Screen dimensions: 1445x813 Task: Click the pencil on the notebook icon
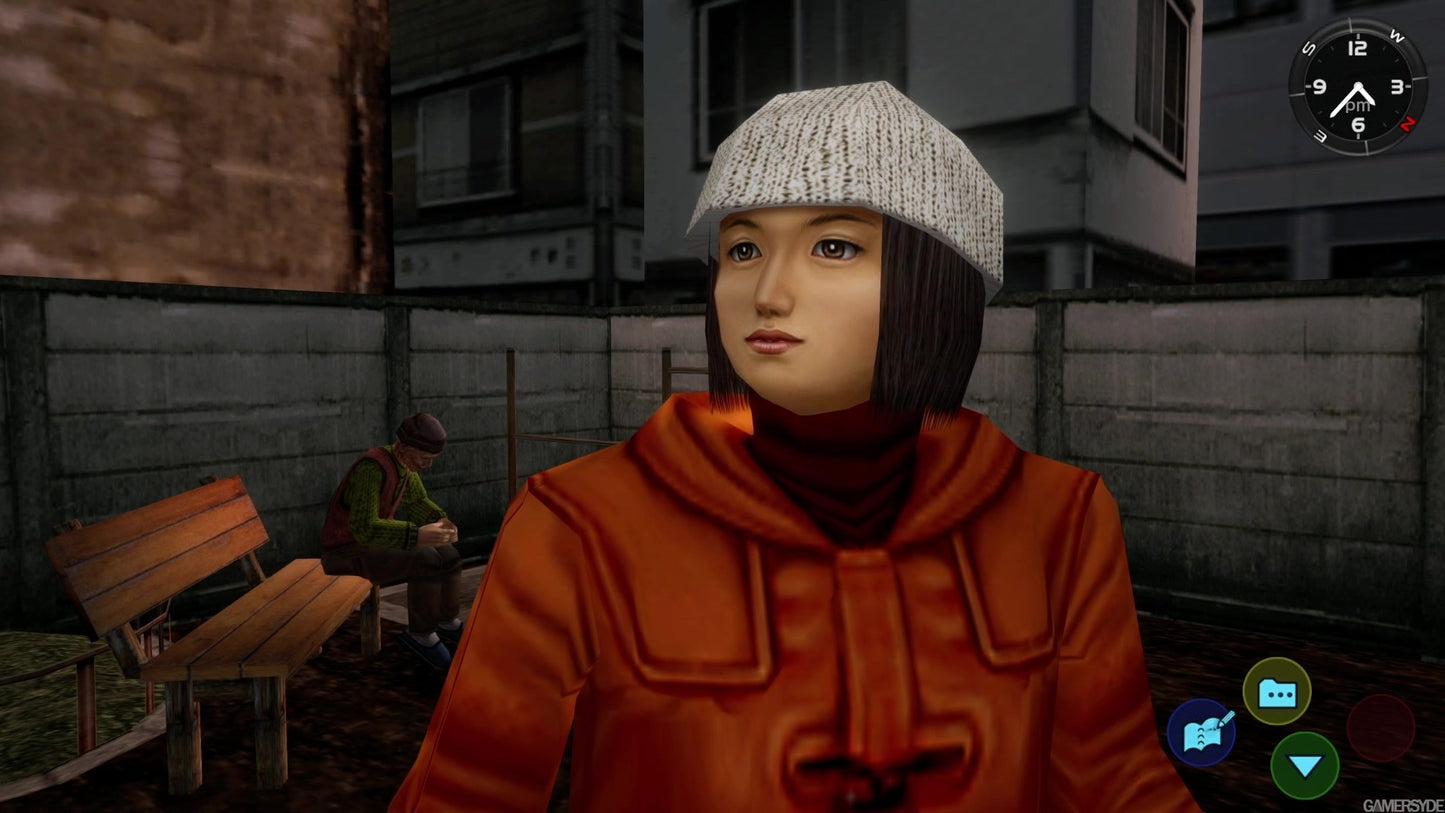(1228, 717)
